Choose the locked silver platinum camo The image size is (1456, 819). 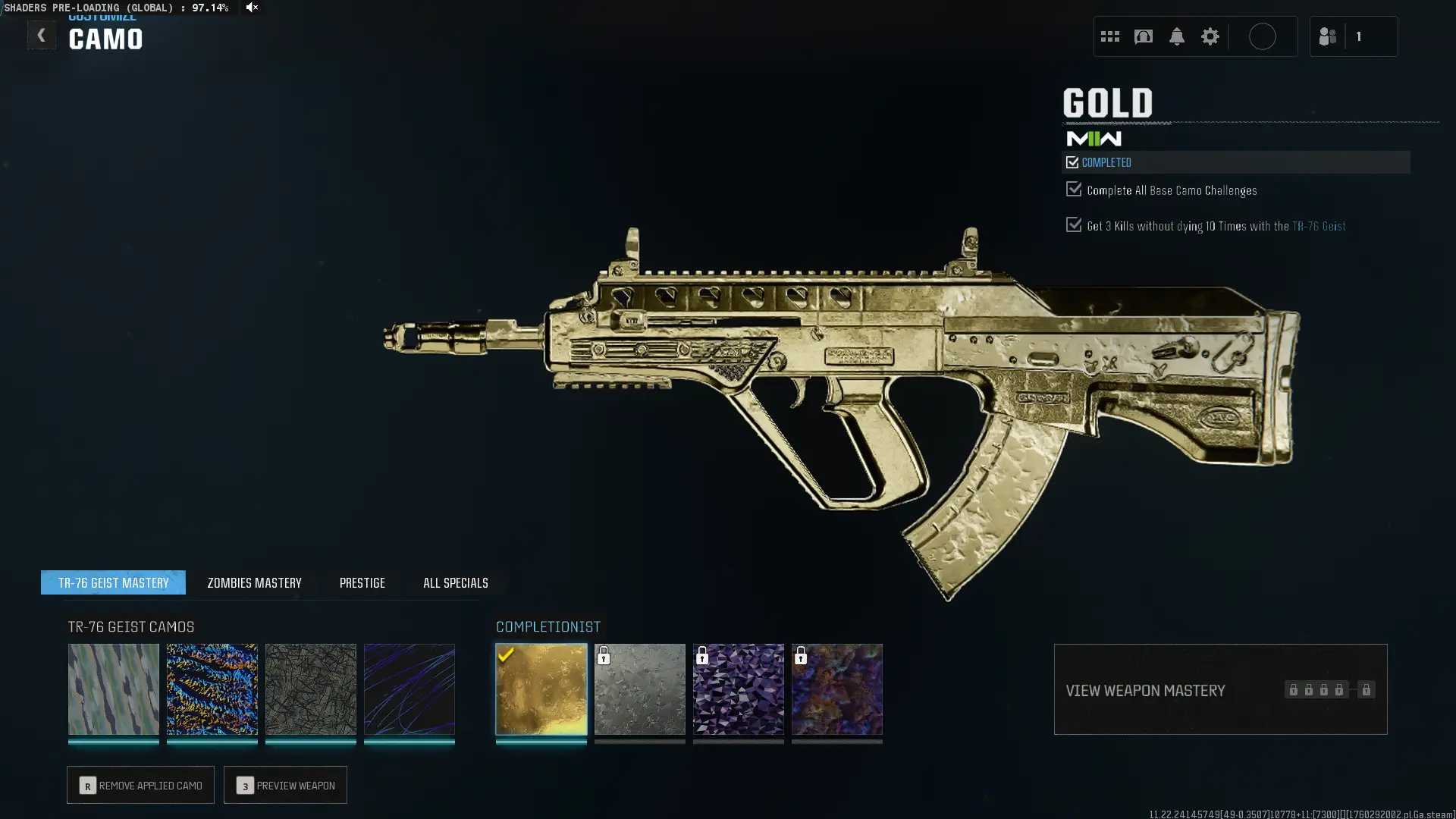pyautogui.click(x=640, y=689)
